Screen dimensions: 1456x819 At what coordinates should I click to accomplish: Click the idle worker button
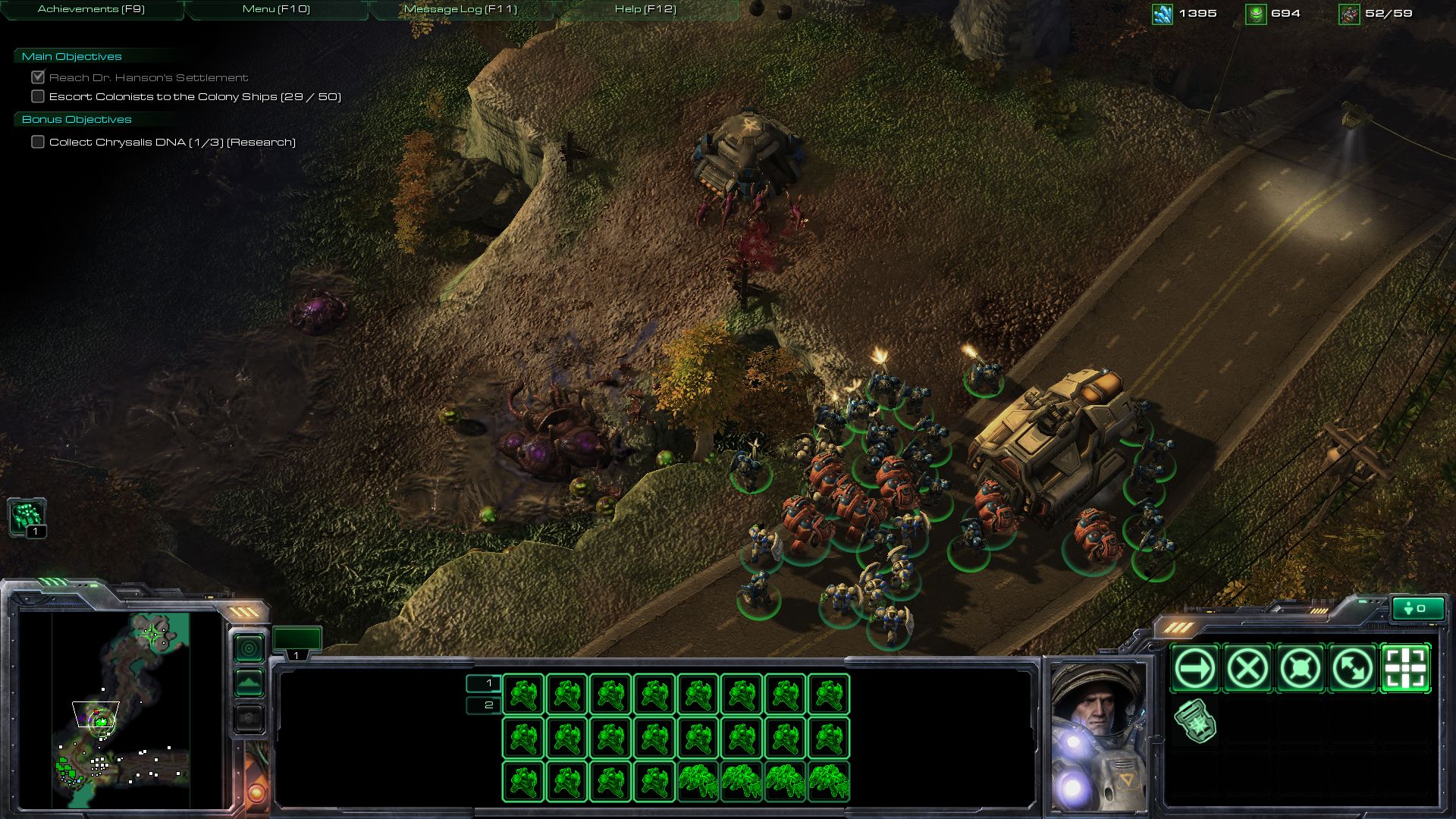coord(27,517)
